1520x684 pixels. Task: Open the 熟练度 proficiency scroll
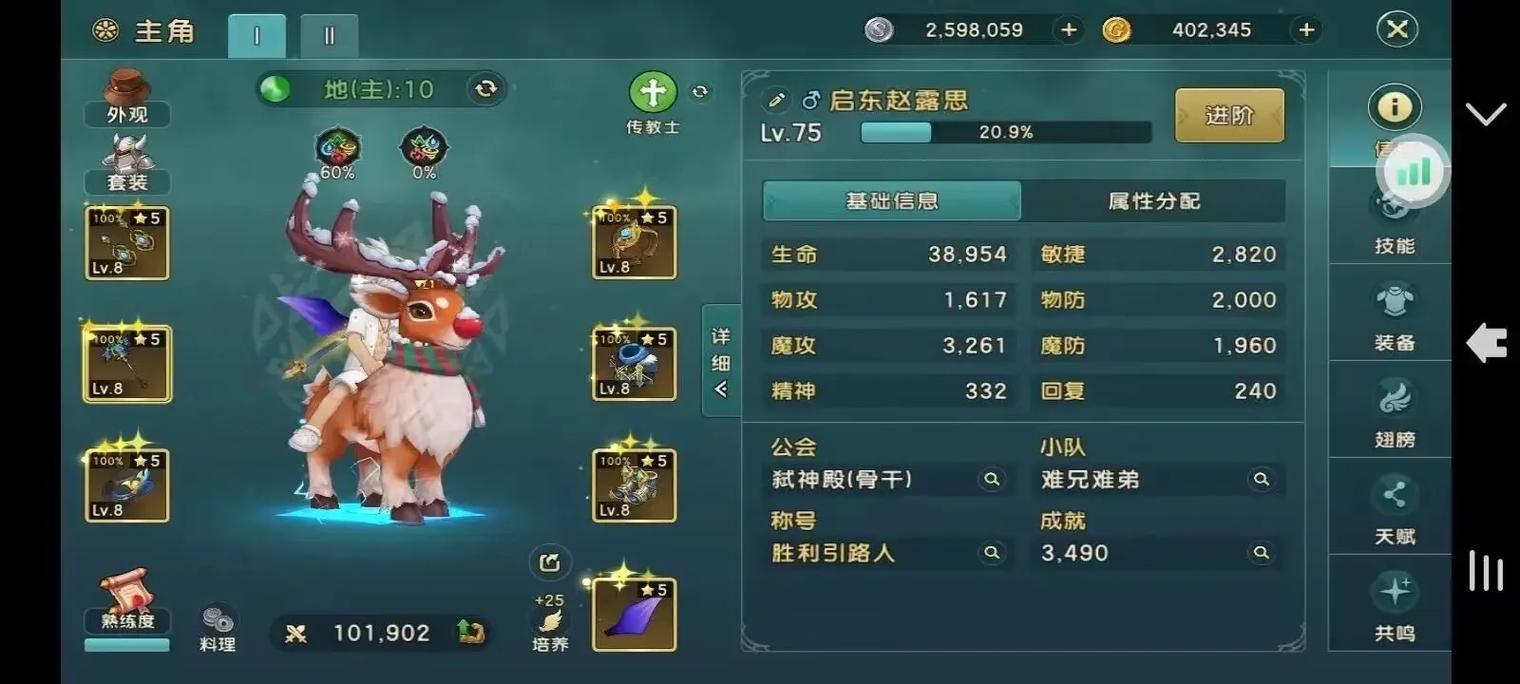pyautogui.click(x=127, y=602)
